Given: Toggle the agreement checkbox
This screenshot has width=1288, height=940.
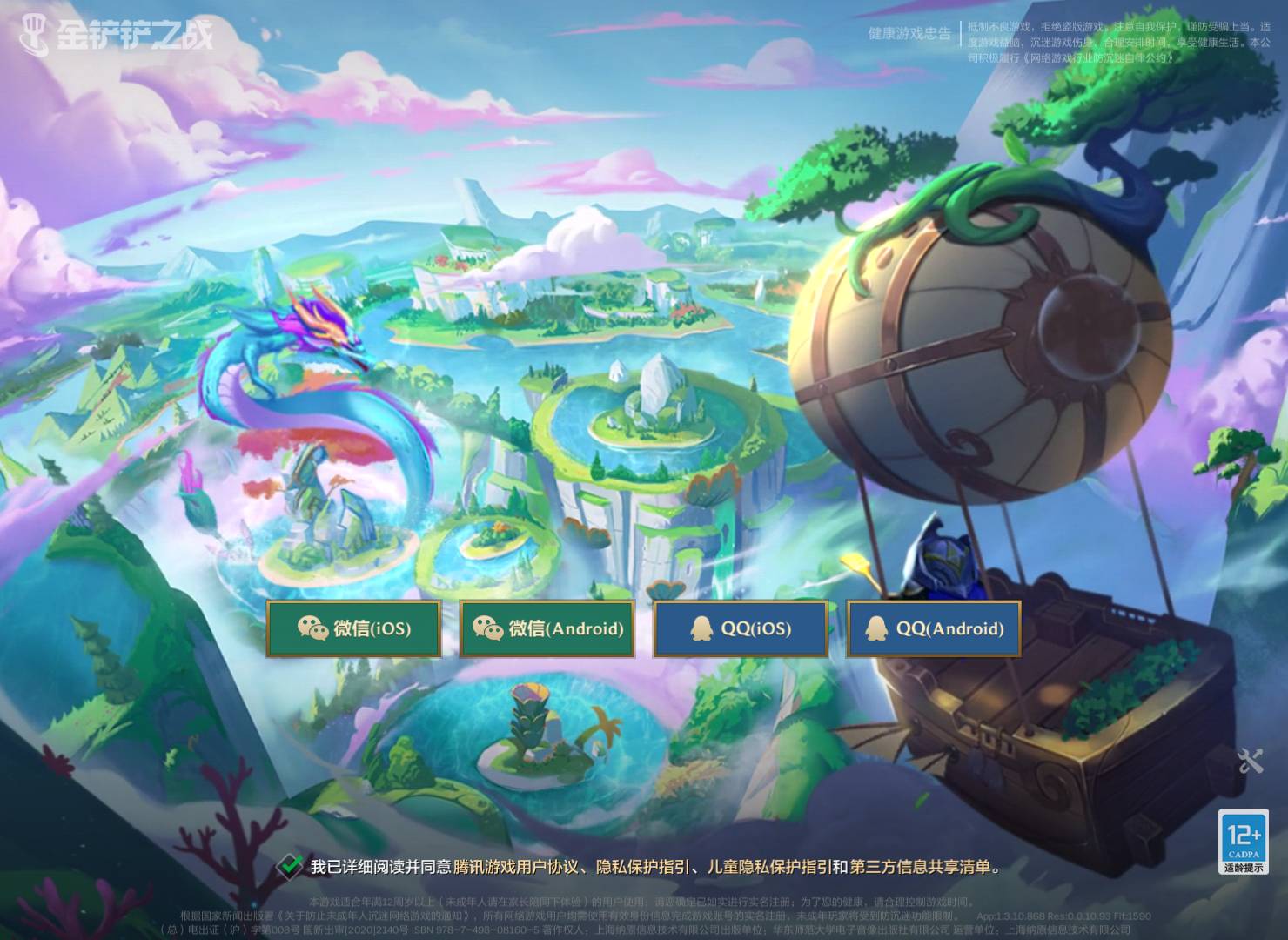Looking at the screenshot, I should click(290, 866).
